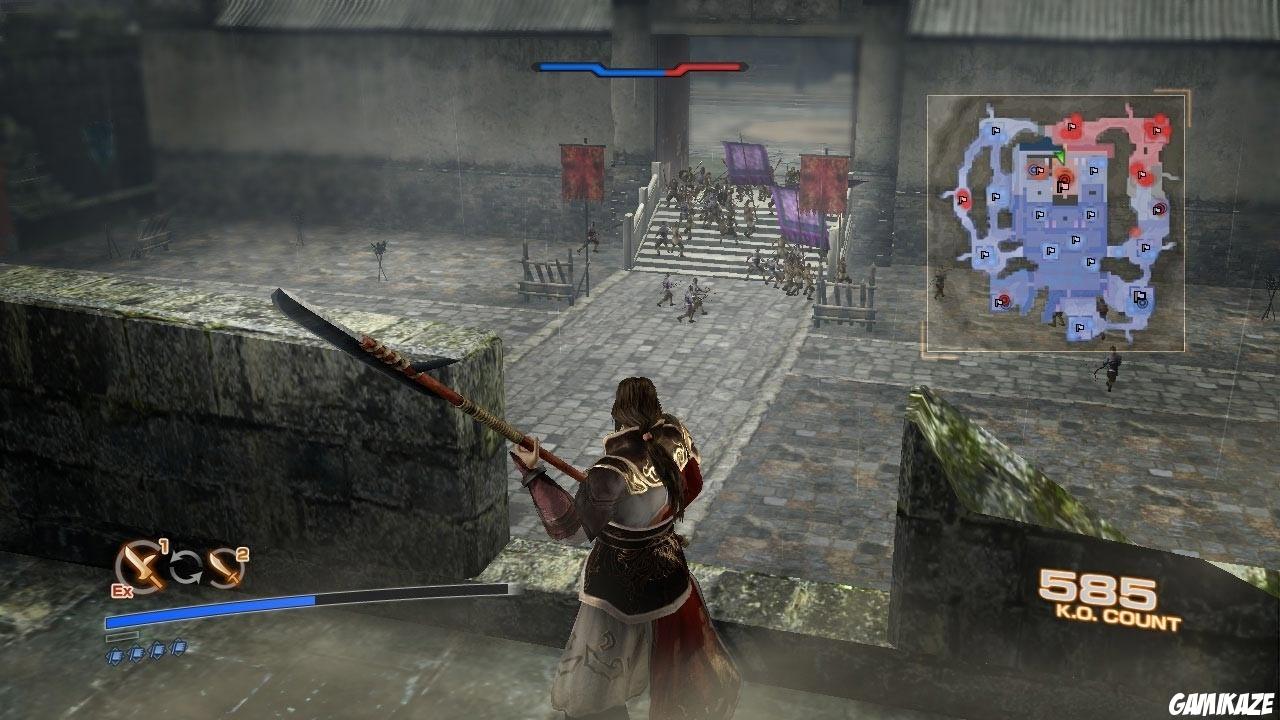
Task: Toggle the enemy officer flag near the map center
Action: (x=1061, y=185)
